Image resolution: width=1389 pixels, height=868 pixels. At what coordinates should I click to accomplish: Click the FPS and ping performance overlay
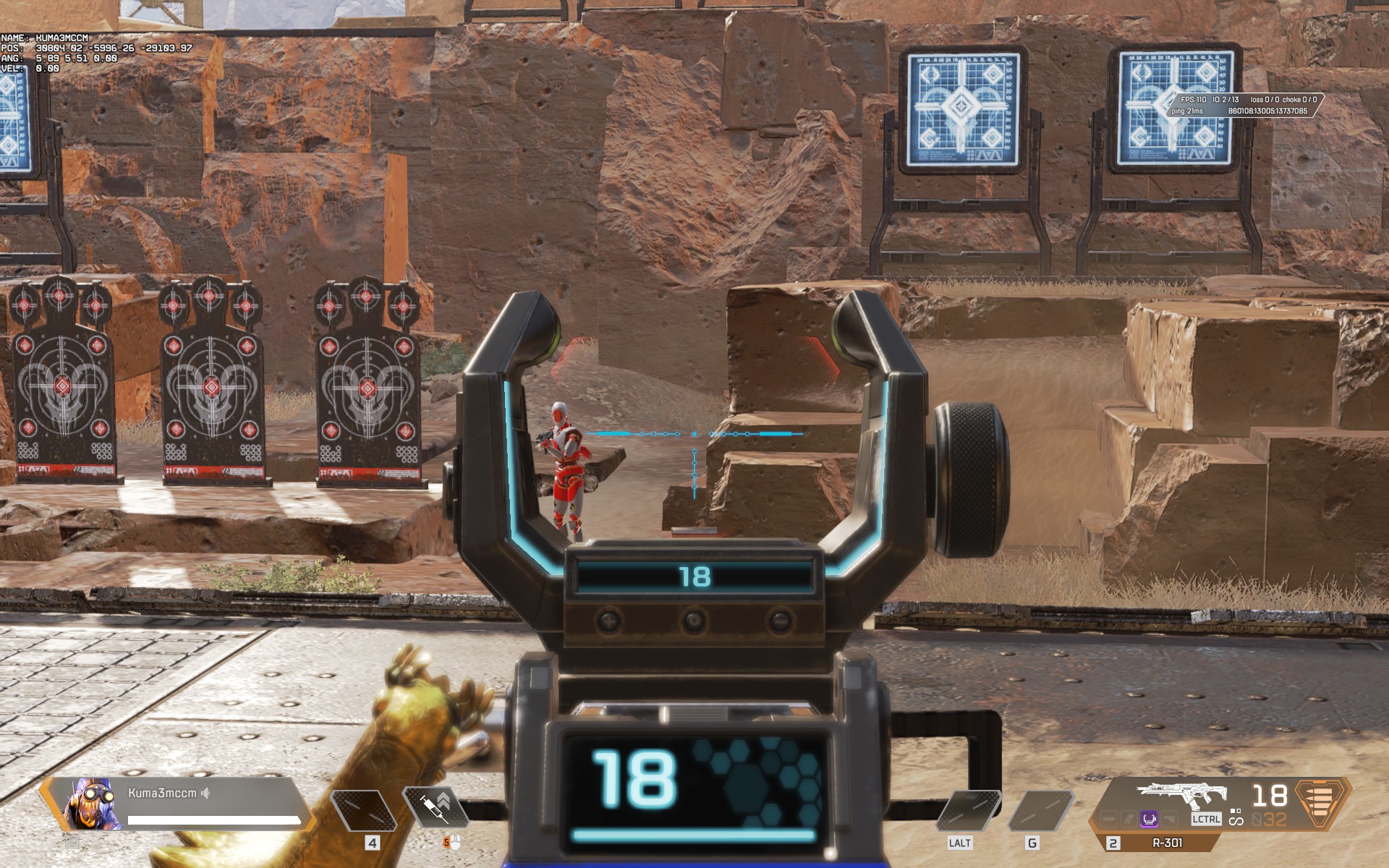pos(1243,106)
